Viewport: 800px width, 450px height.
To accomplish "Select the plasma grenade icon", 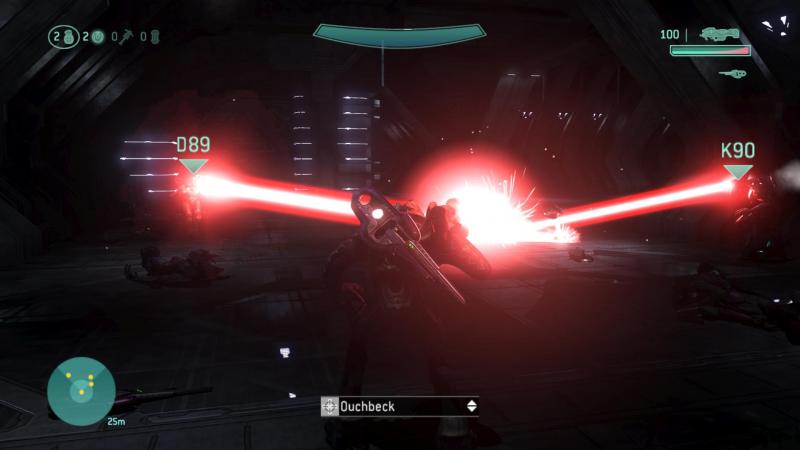I will coord(97,37).
